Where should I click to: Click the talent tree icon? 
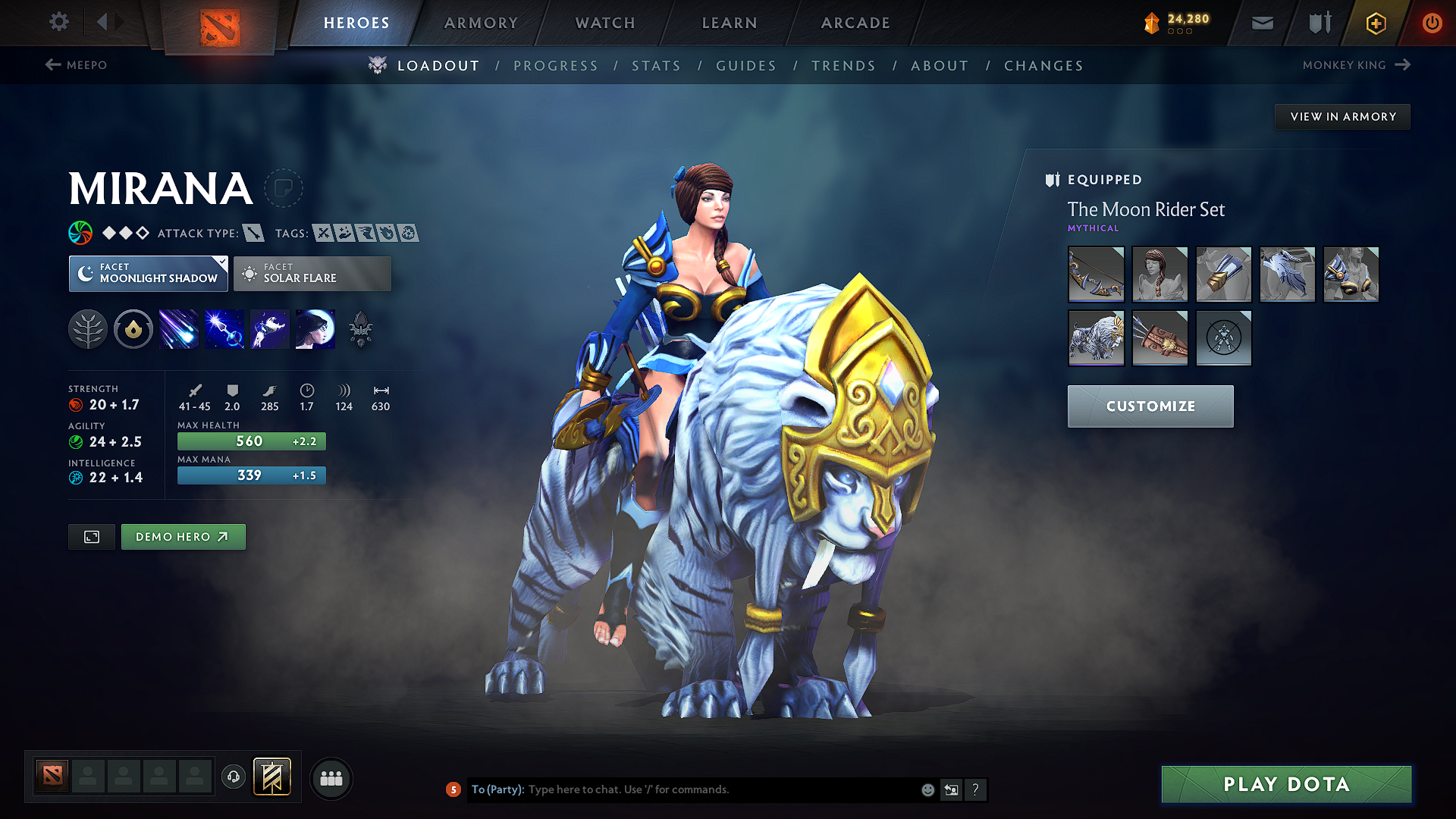(x=88, y=329)
